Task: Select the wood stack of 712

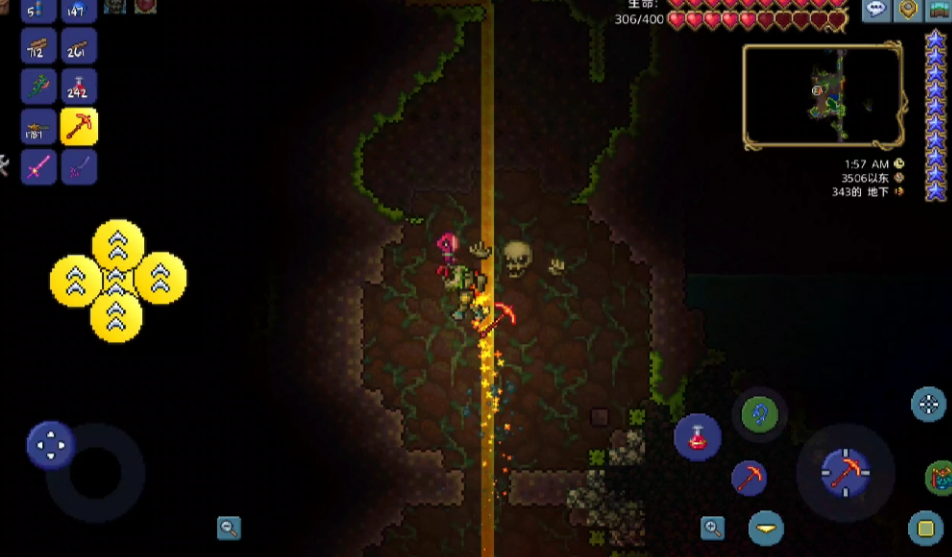Action: [x=38, y=49]
